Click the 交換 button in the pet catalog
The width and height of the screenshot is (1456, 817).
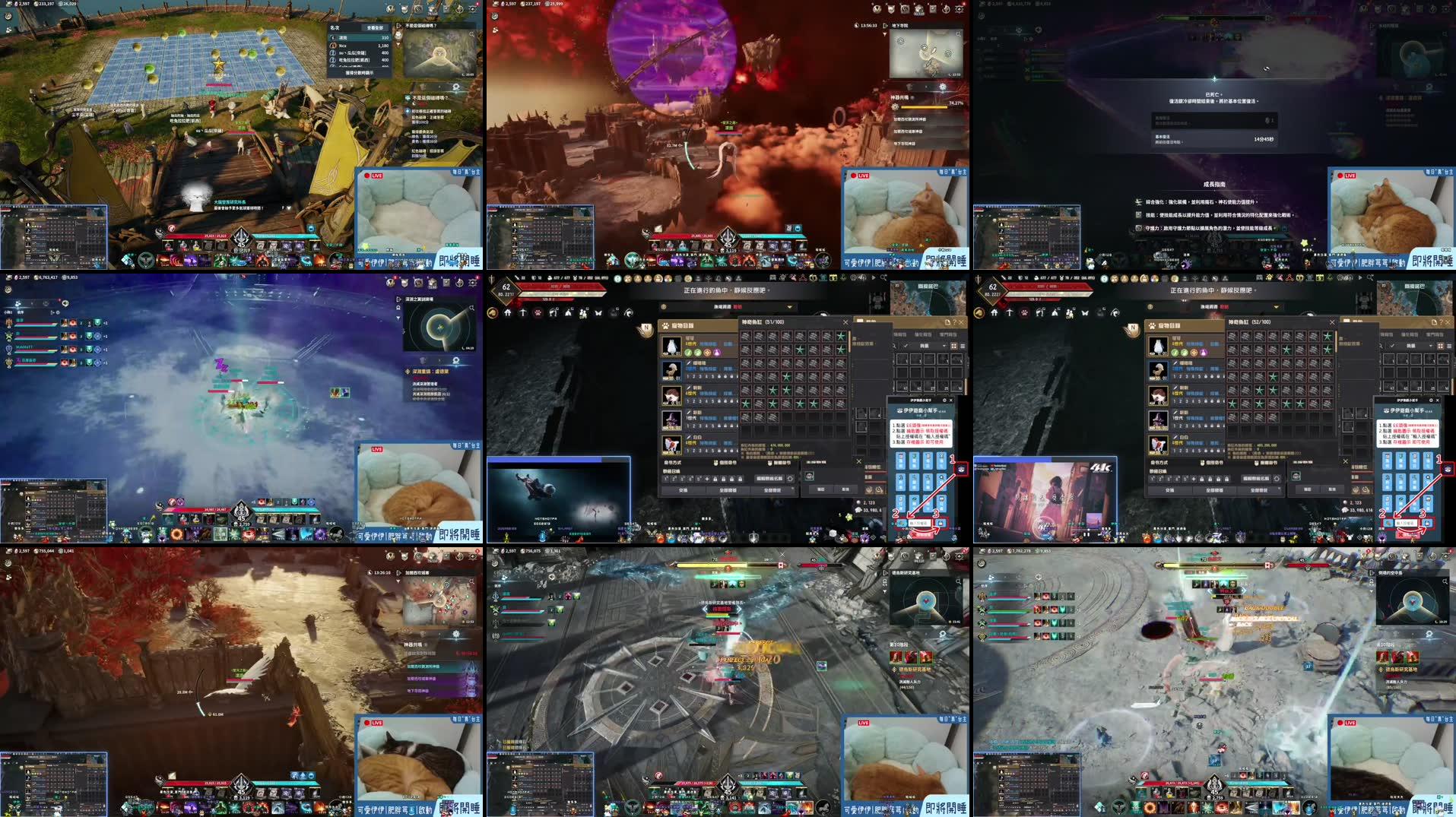pos(682,490)
